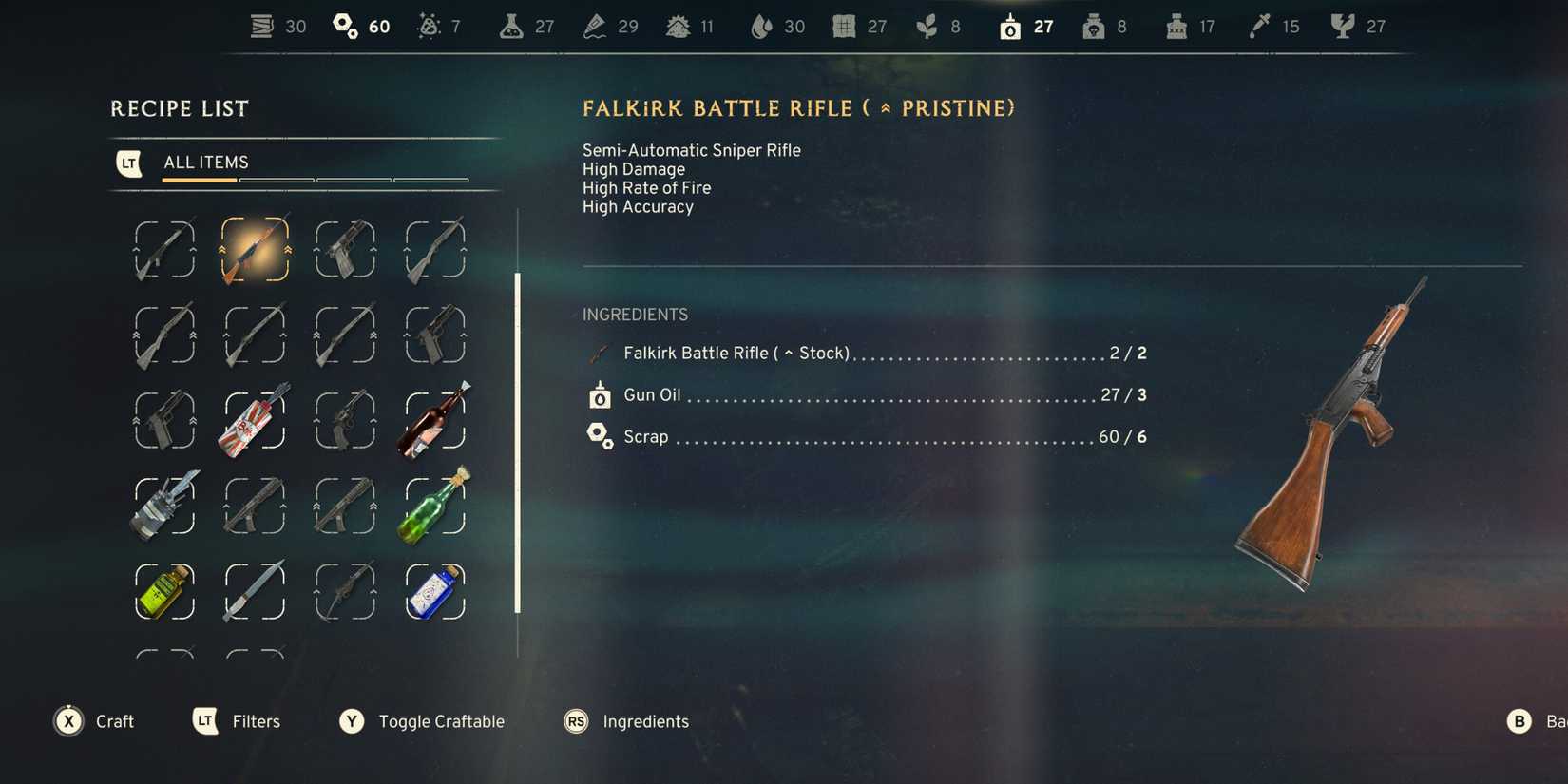Click the wire spool resource icon
Viewport: 1568px width, 784px height.
coord(260,26)
